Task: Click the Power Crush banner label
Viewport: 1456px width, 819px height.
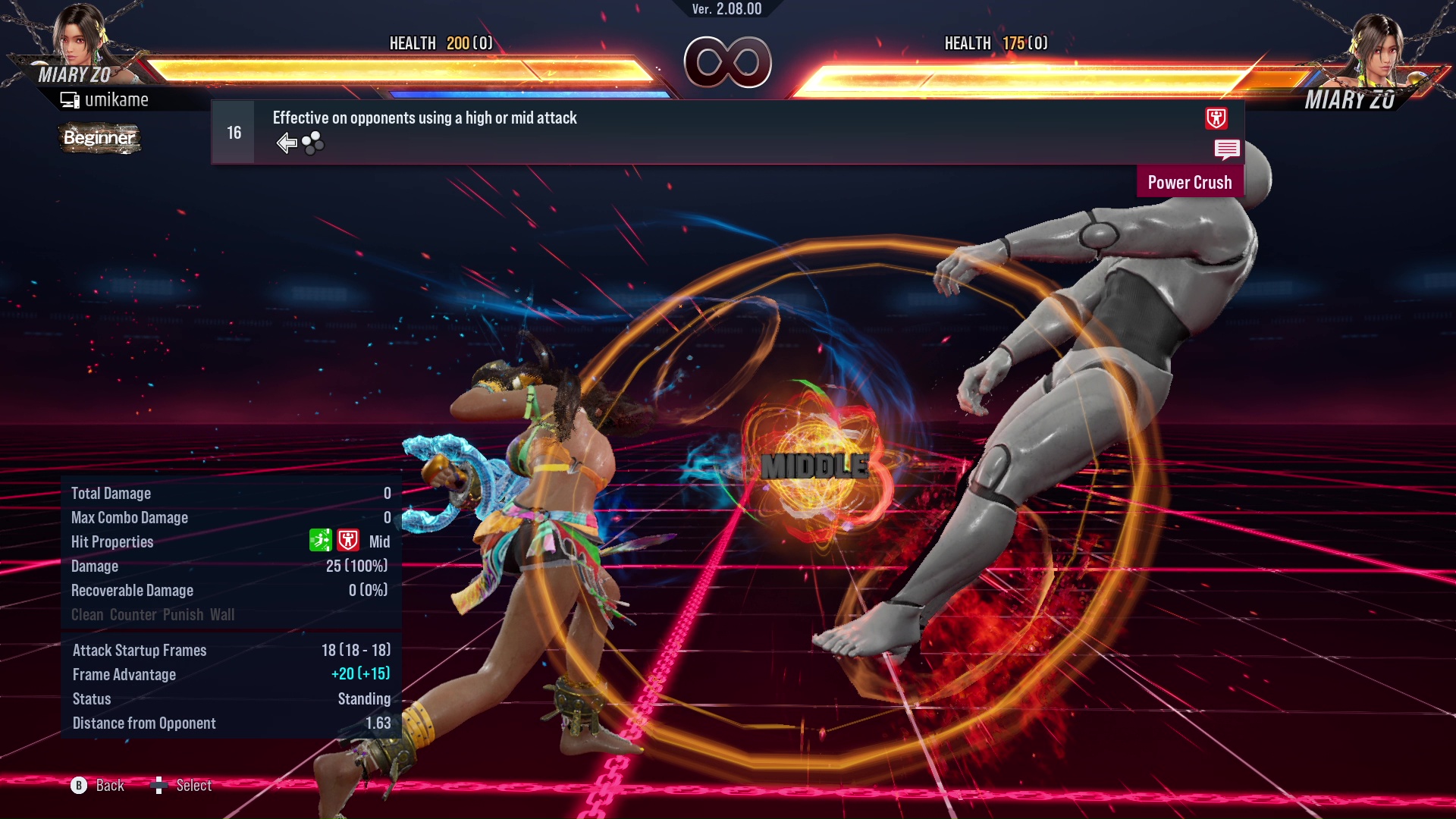Action: click(x=1190, y=182)
